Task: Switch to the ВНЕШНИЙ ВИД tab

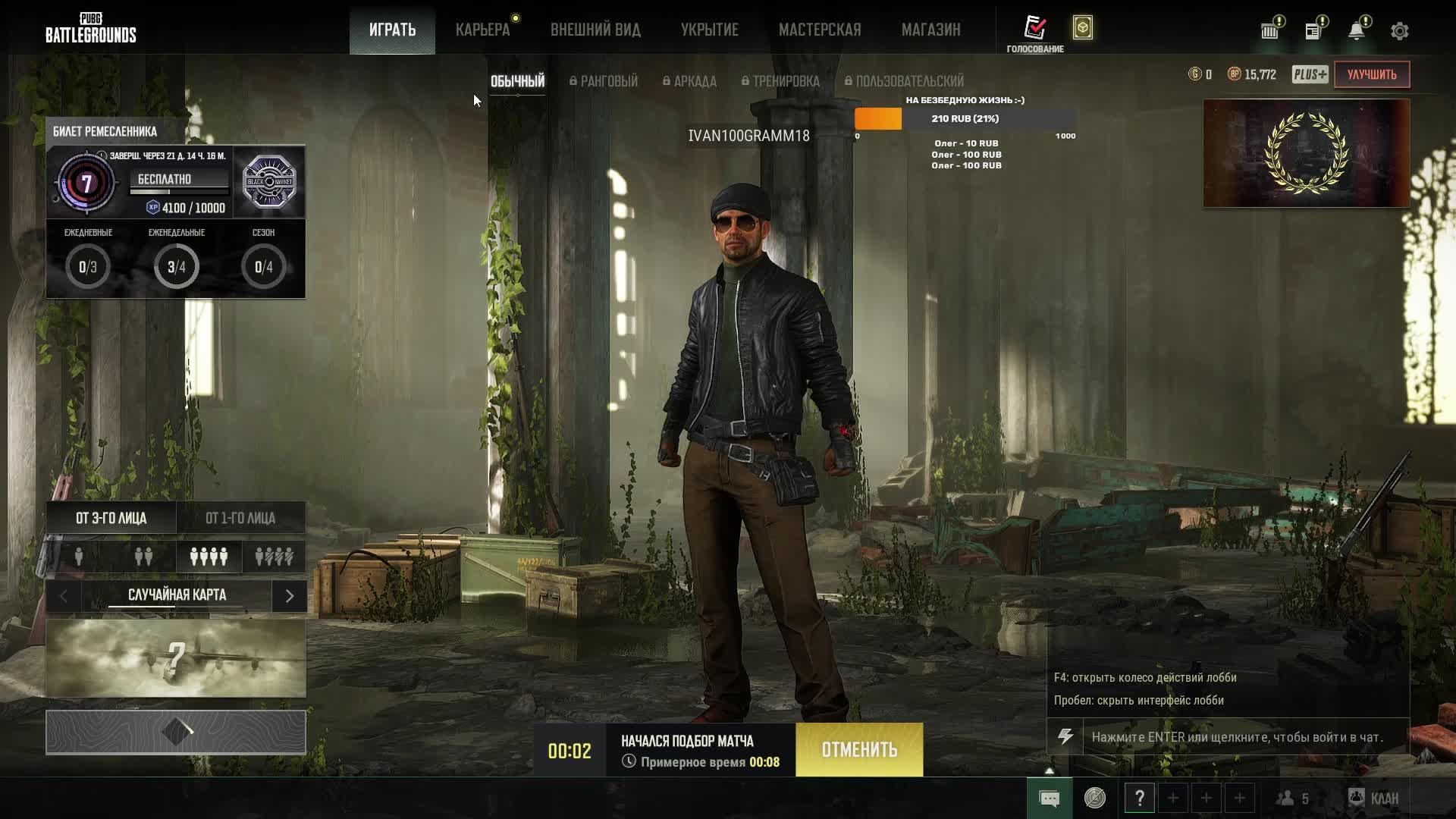Action: (595, 30)
